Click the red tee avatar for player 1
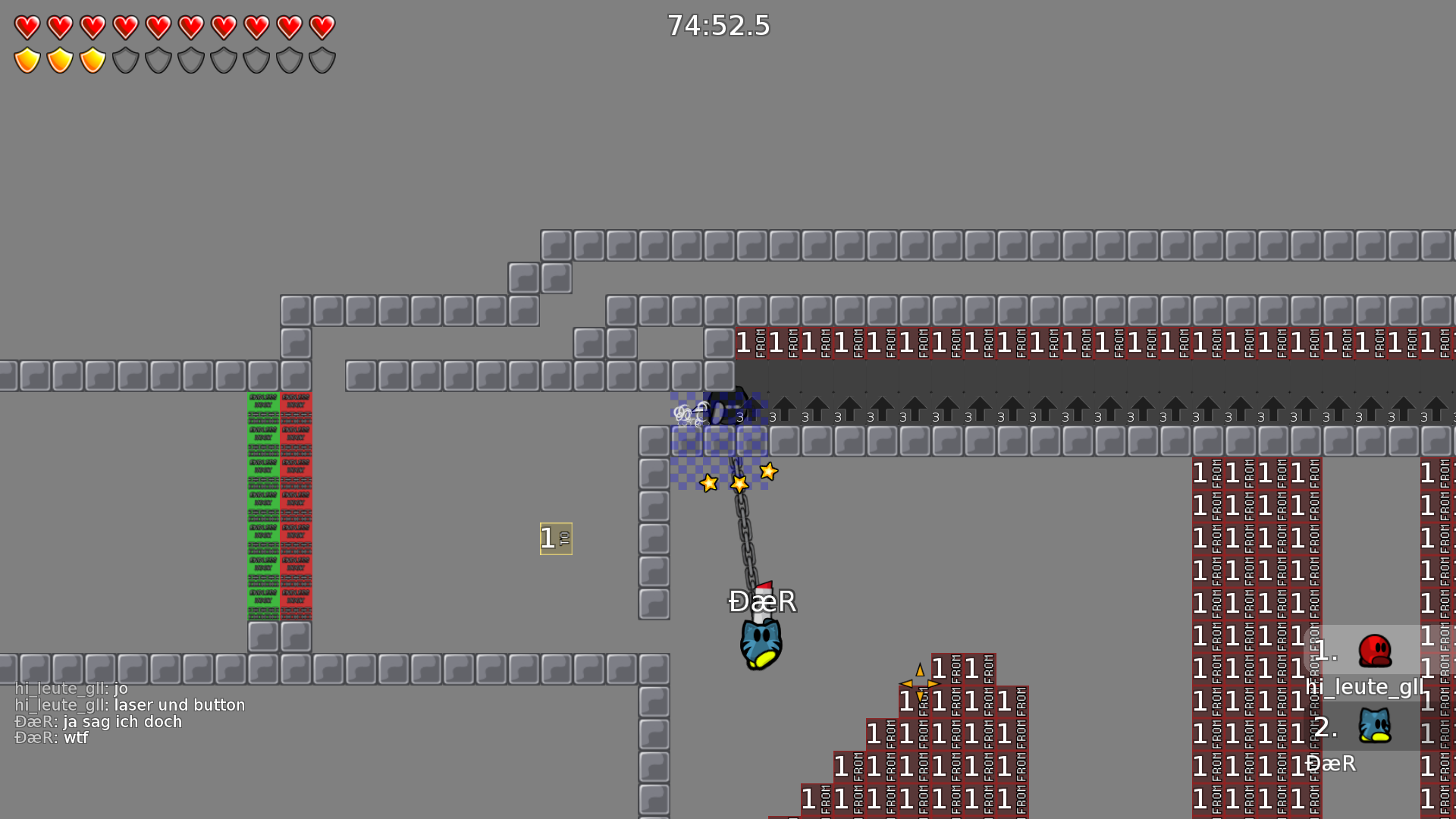1456x819 pixels. 1376,651
